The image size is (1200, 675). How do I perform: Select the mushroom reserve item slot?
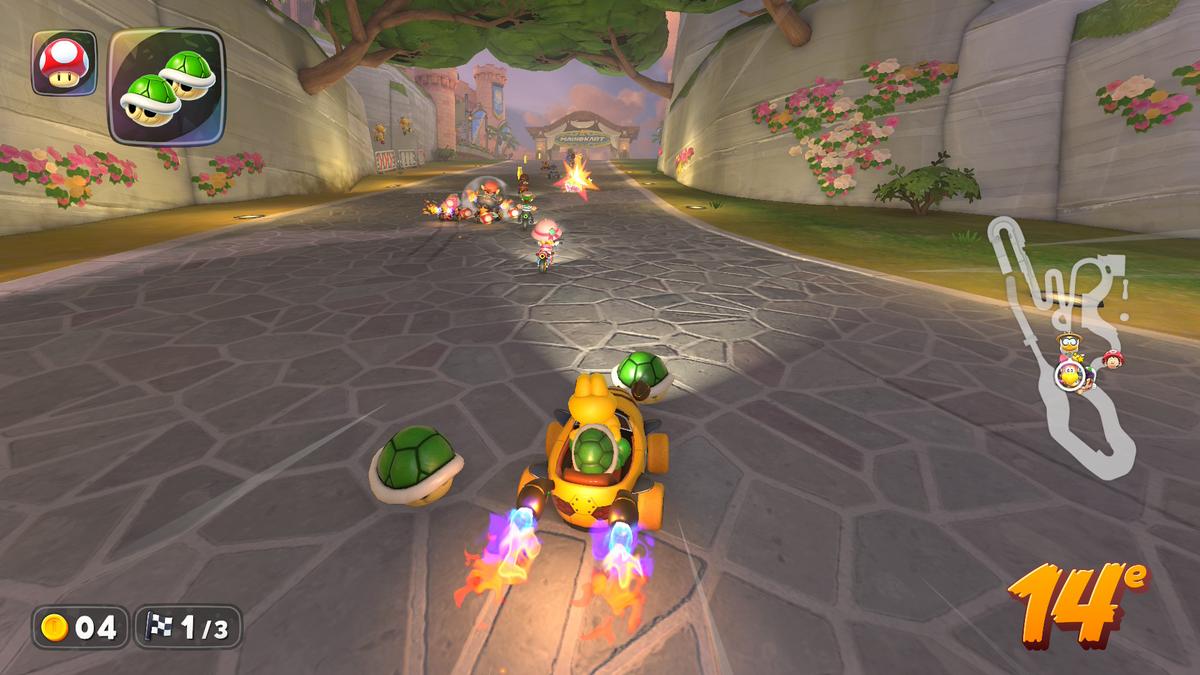pos(64,63)
